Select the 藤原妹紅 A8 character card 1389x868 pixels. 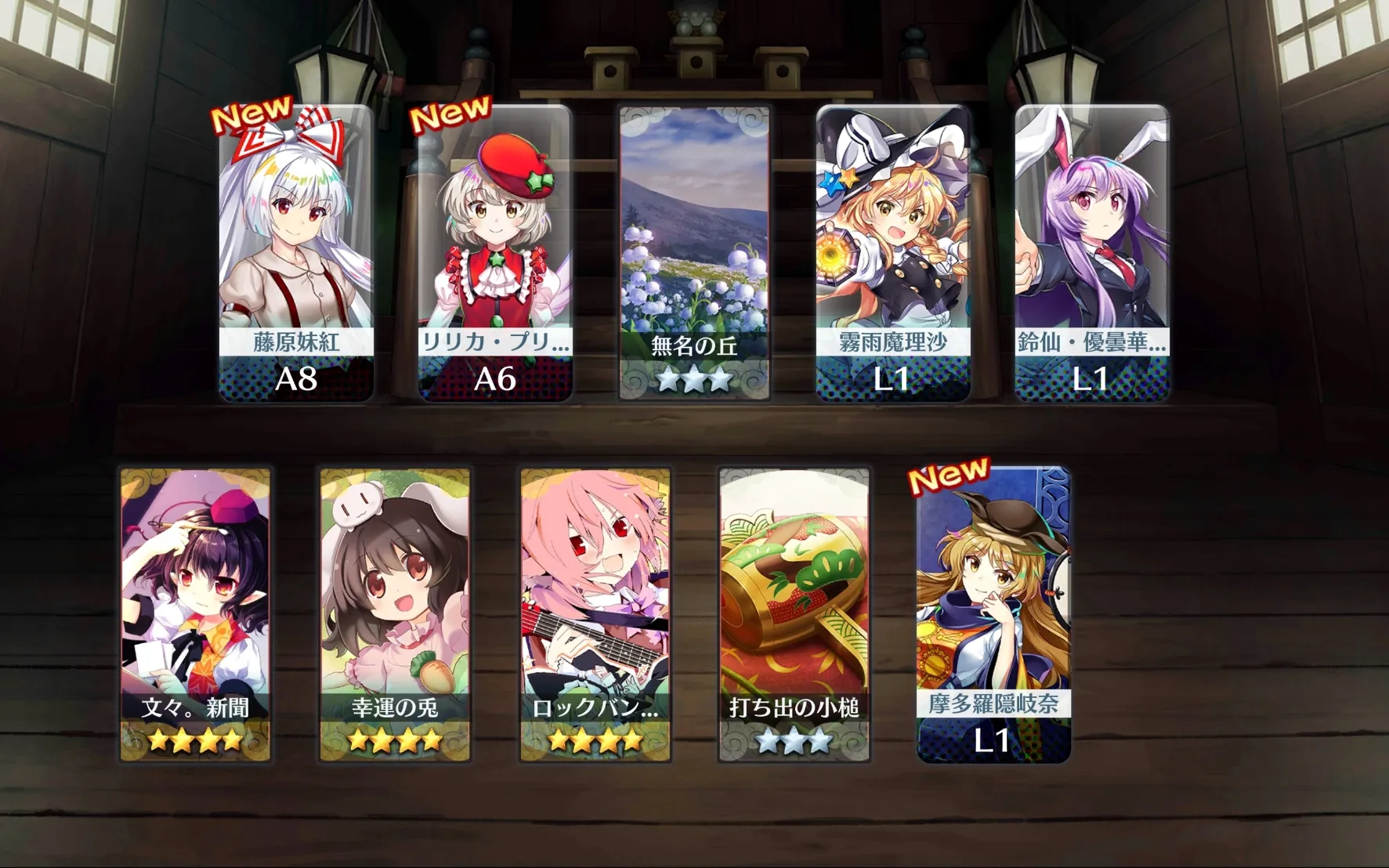(x=296, y=253)
